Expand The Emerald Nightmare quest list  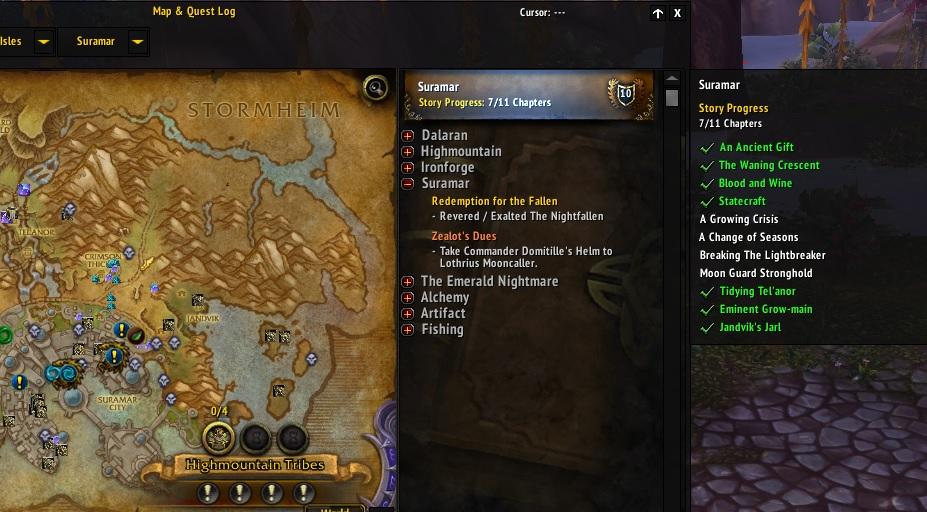click(408, 282)
